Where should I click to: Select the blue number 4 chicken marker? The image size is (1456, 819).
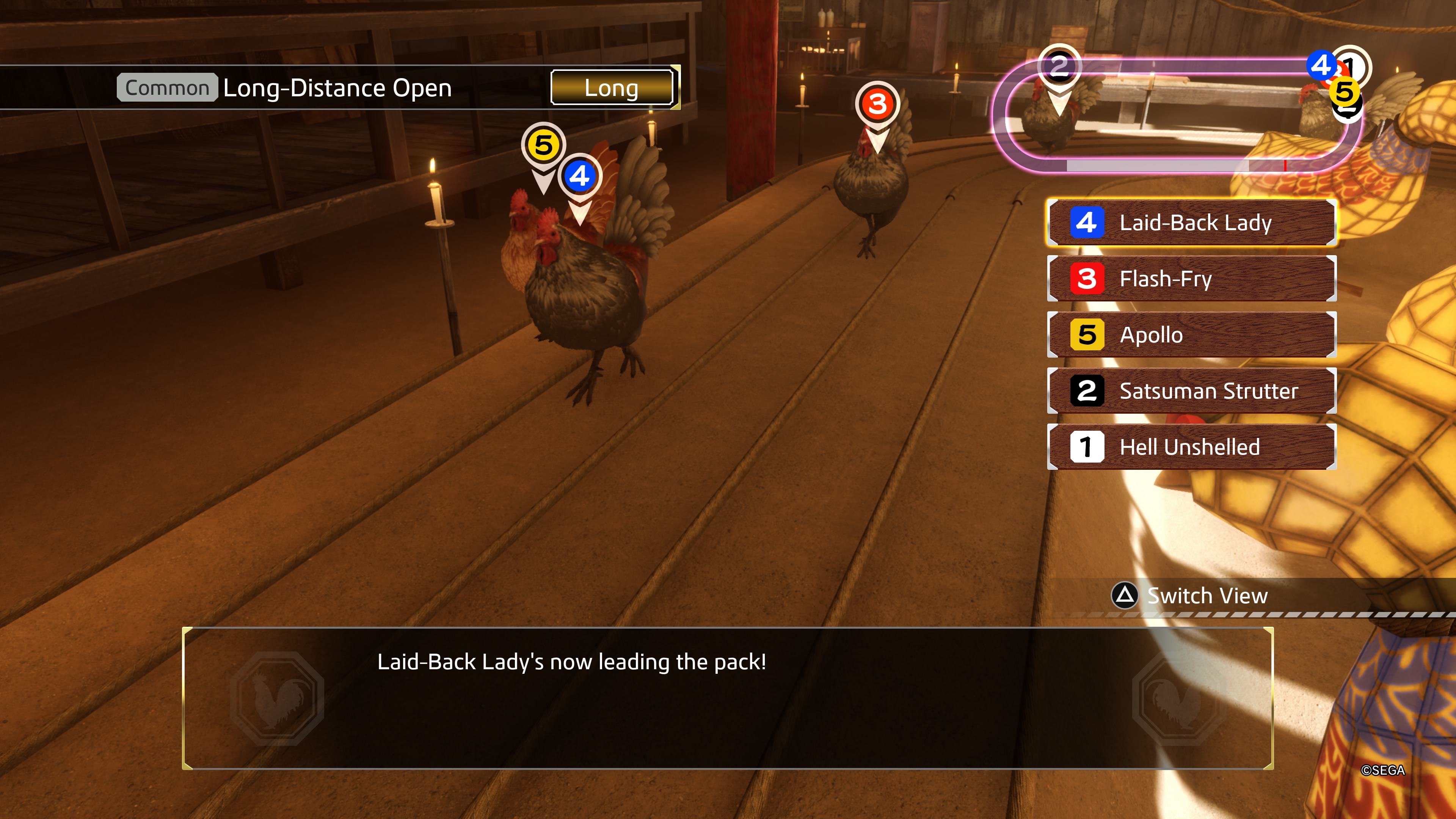579,176
